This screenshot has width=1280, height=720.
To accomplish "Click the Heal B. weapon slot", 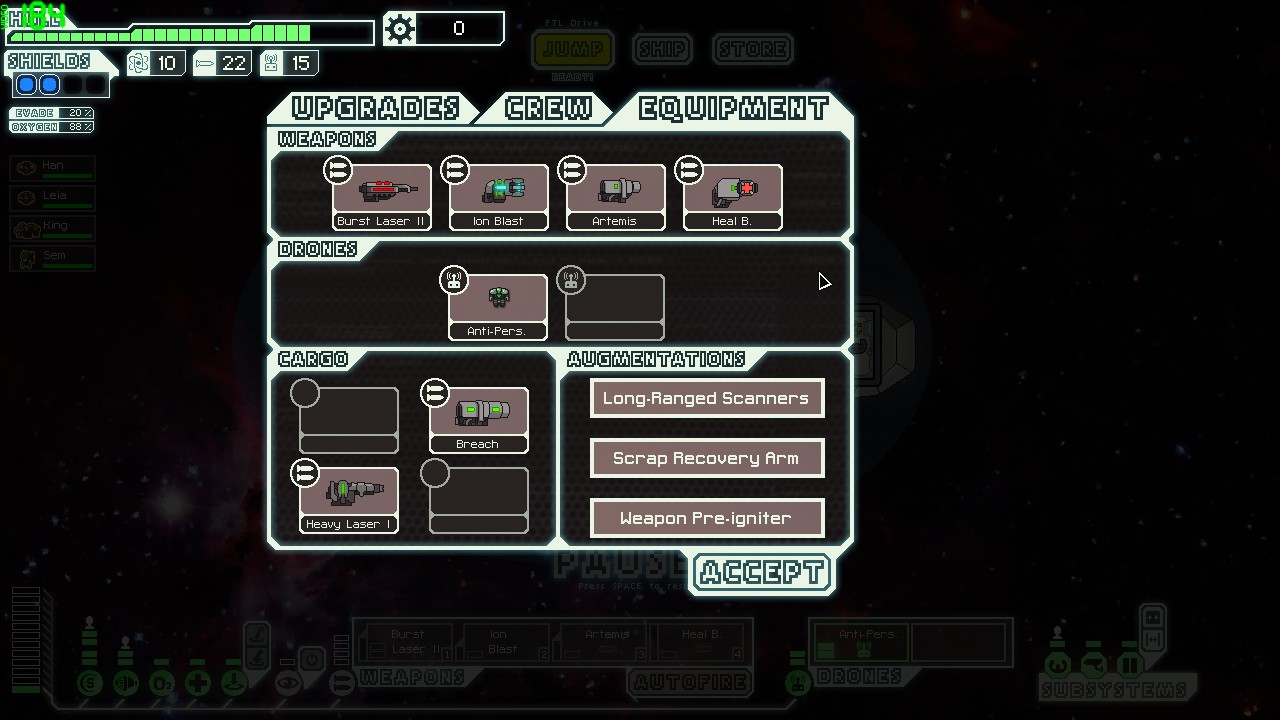I will click(x=732, y=197).
